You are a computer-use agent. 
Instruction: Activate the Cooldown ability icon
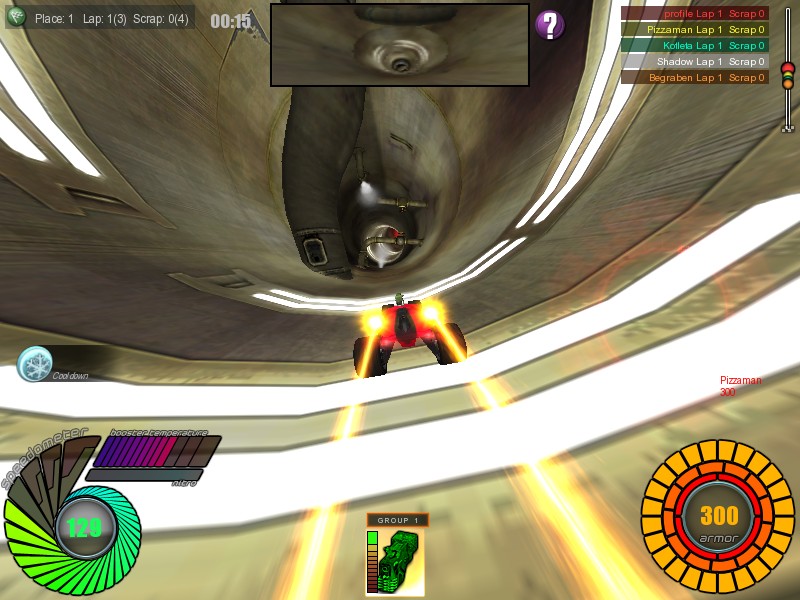pos(35,364)
